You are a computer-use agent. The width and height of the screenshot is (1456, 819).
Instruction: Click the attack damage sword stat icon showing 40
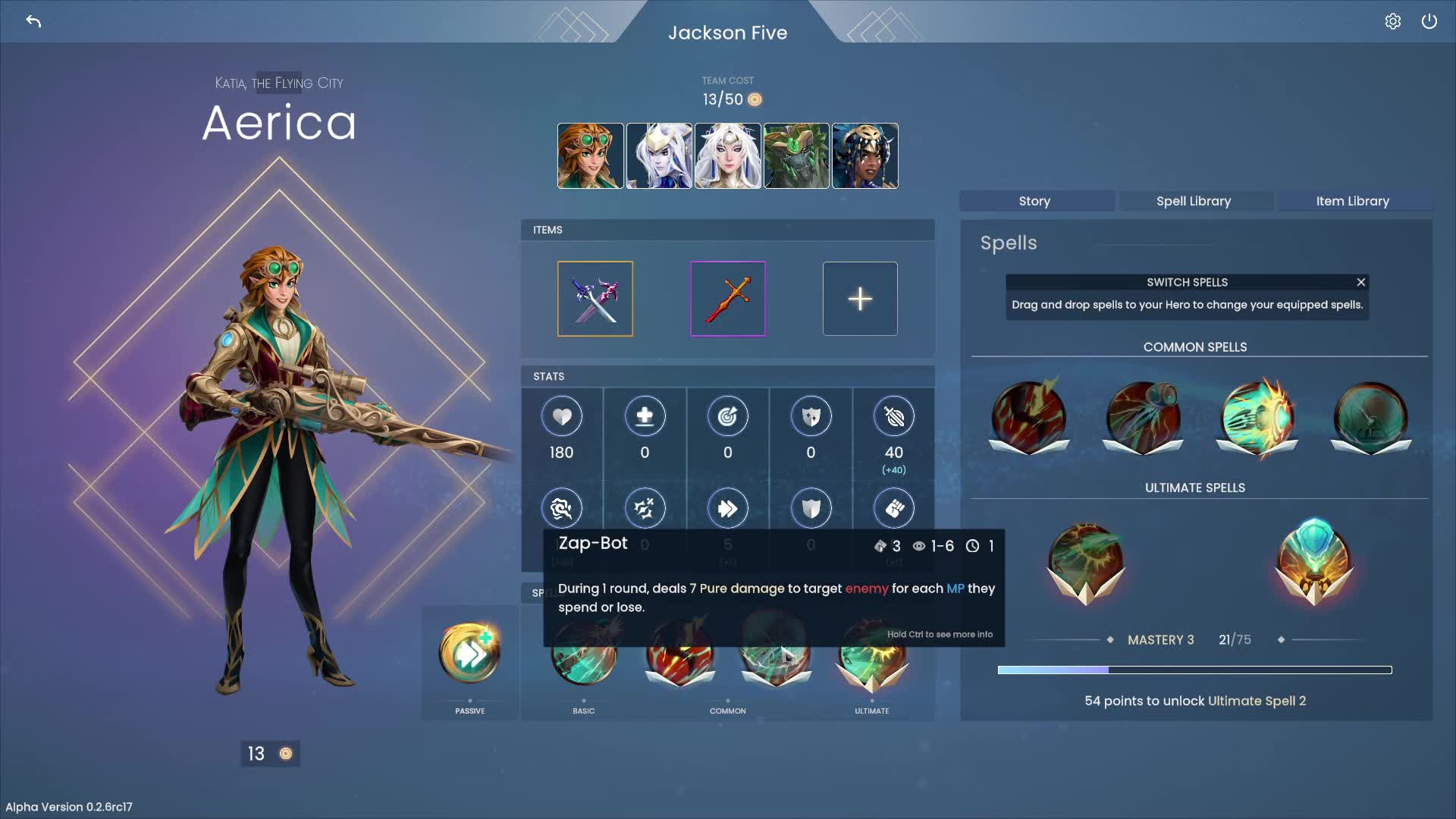893,416
